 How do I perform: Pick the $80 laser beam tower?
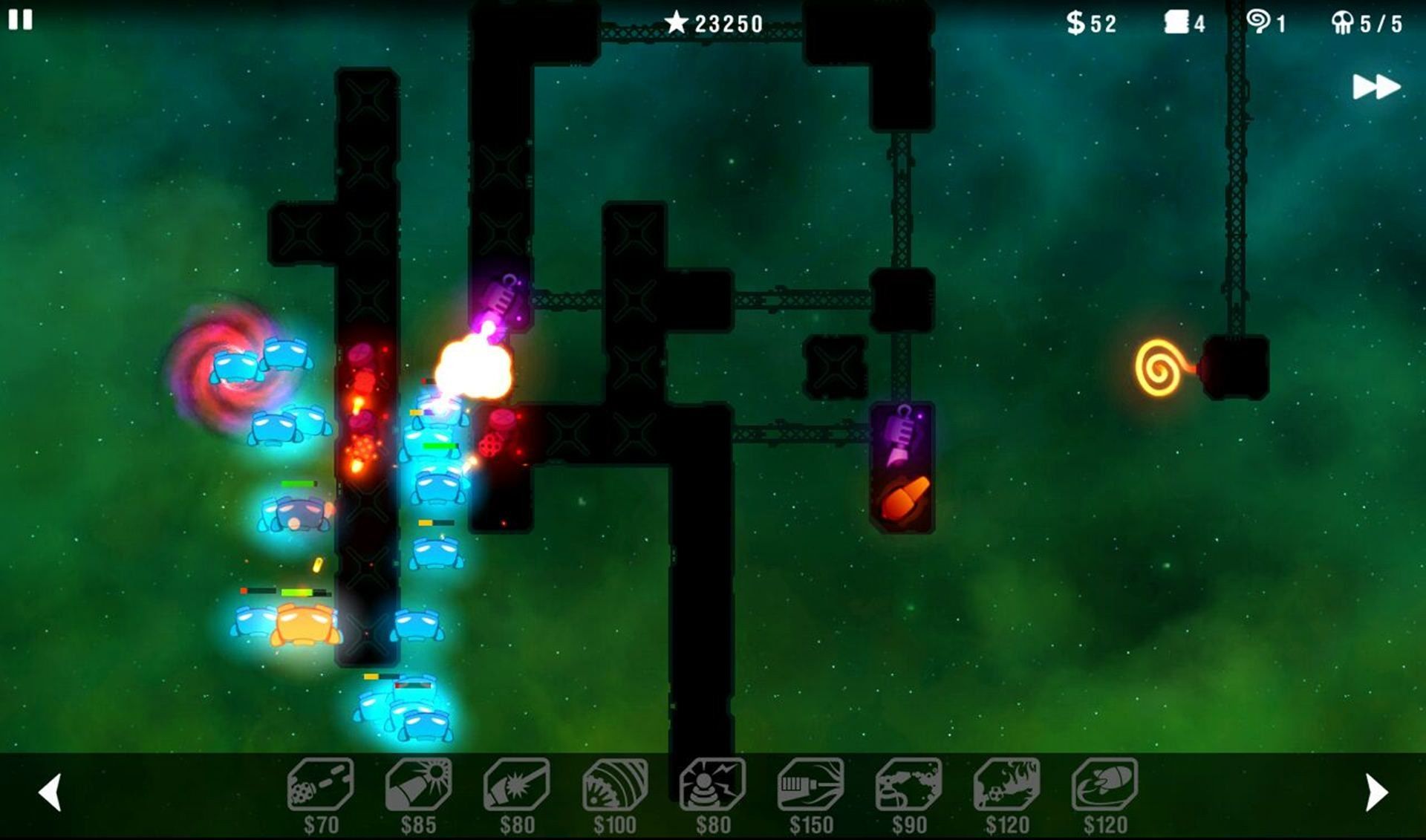tap(517, 785)
